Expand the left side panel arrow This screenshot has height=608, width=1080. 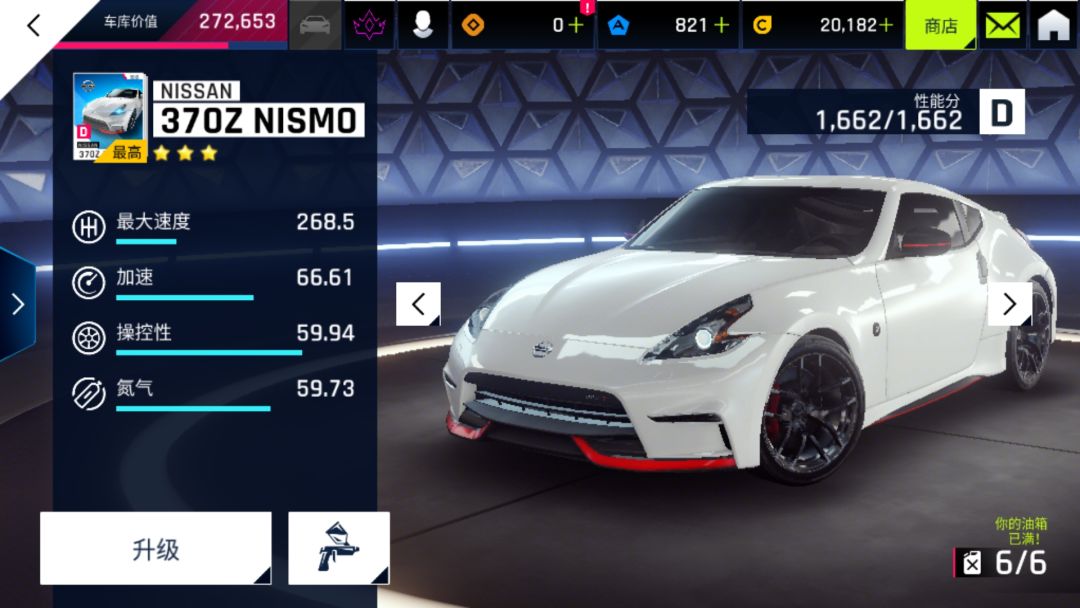(x=17, y=304)
